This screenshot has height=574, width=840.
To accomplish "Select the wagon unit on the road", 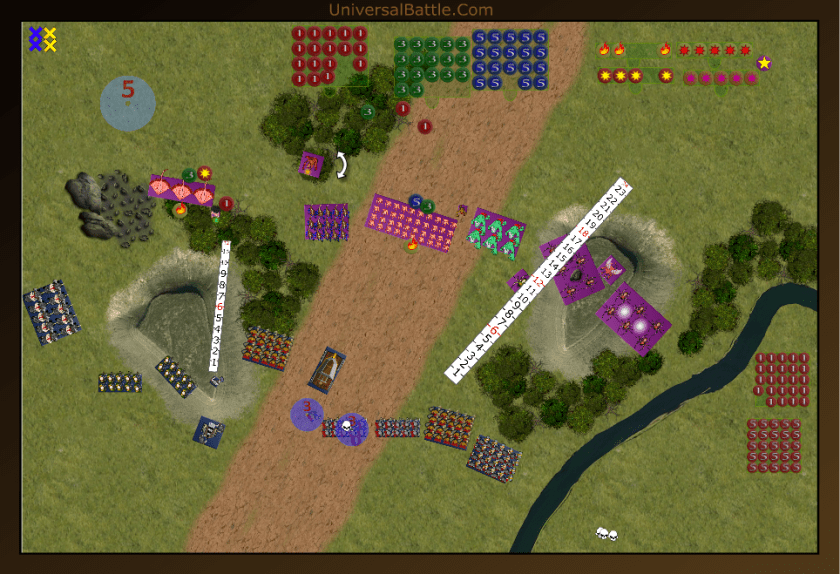I will click(327, 370).
